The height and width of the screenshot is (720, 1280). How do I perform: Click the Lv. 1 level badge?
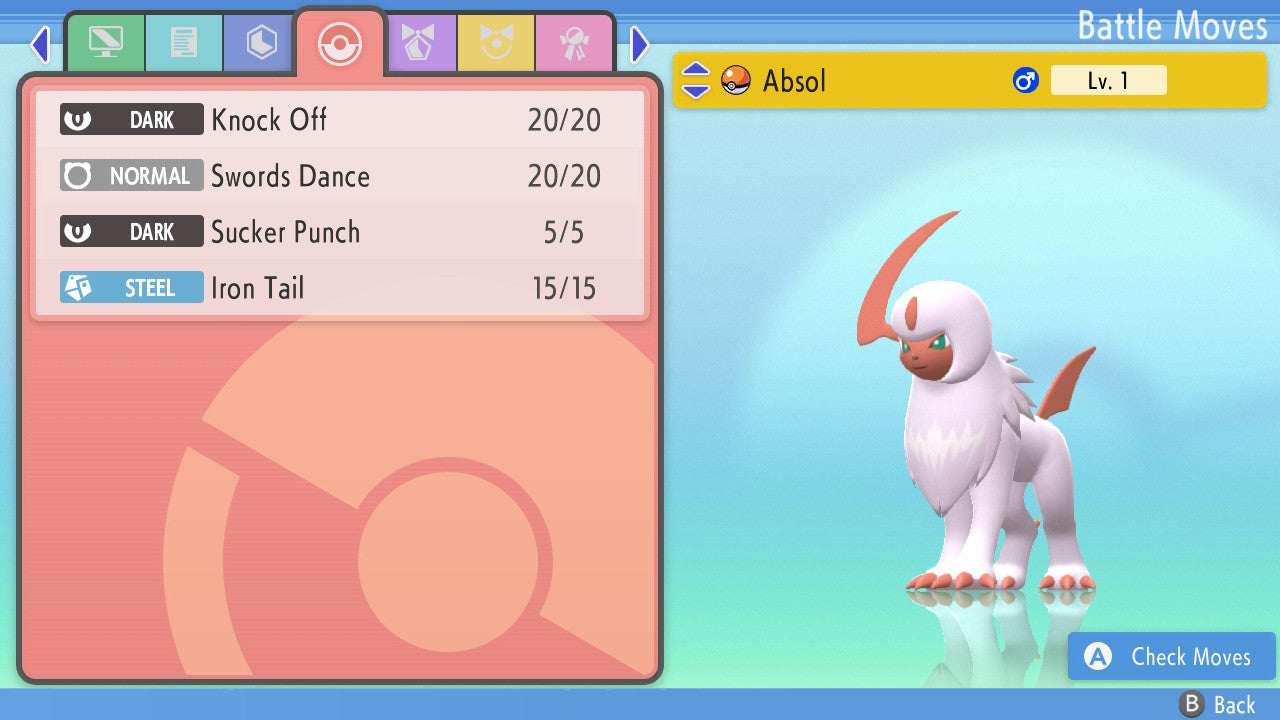click(x=1109, y=80)
